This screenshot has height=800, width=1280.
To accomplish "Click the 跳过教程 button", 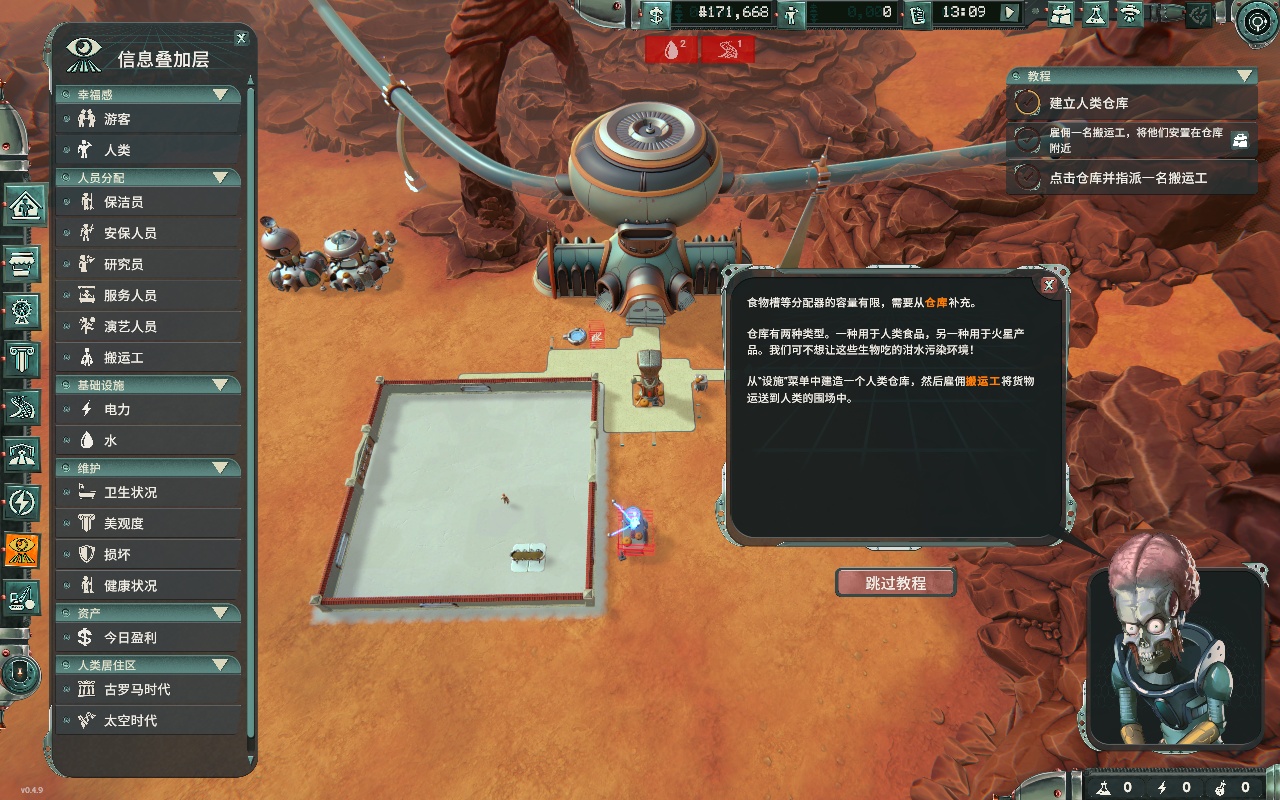I will (895, 583).
